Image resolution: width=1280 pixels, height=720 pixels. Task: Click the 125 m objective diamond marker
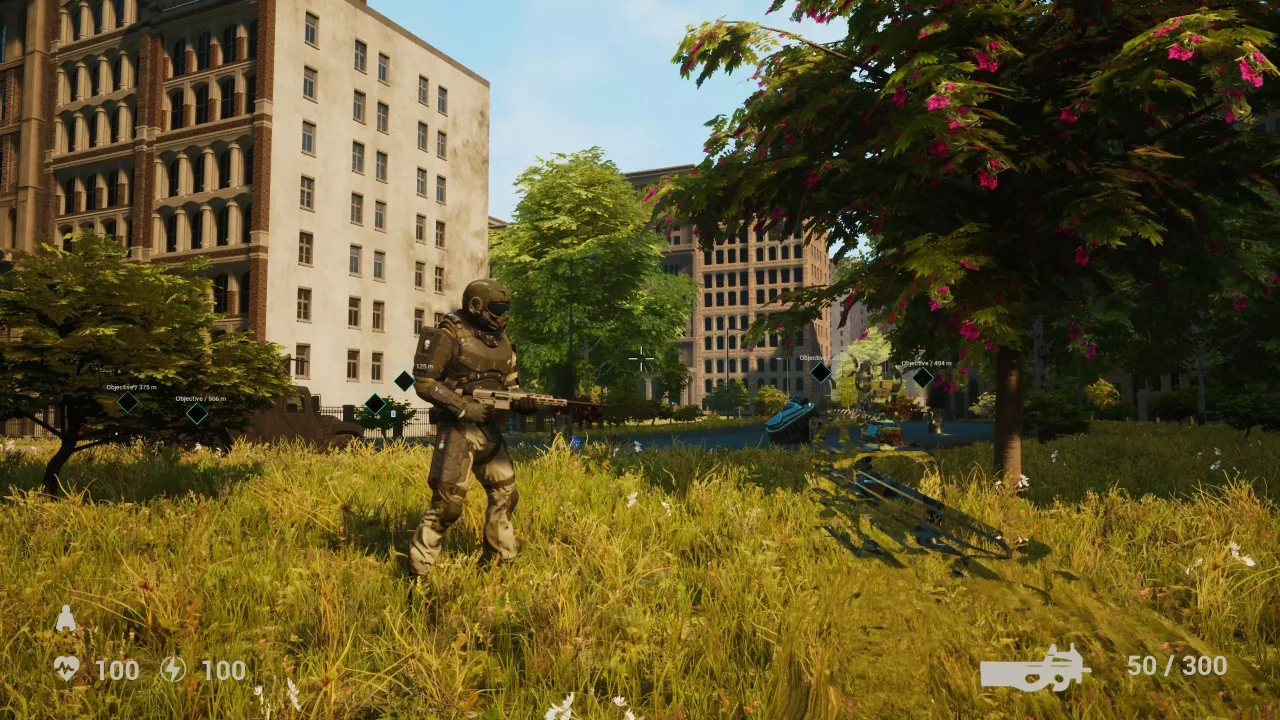point(404,380)
